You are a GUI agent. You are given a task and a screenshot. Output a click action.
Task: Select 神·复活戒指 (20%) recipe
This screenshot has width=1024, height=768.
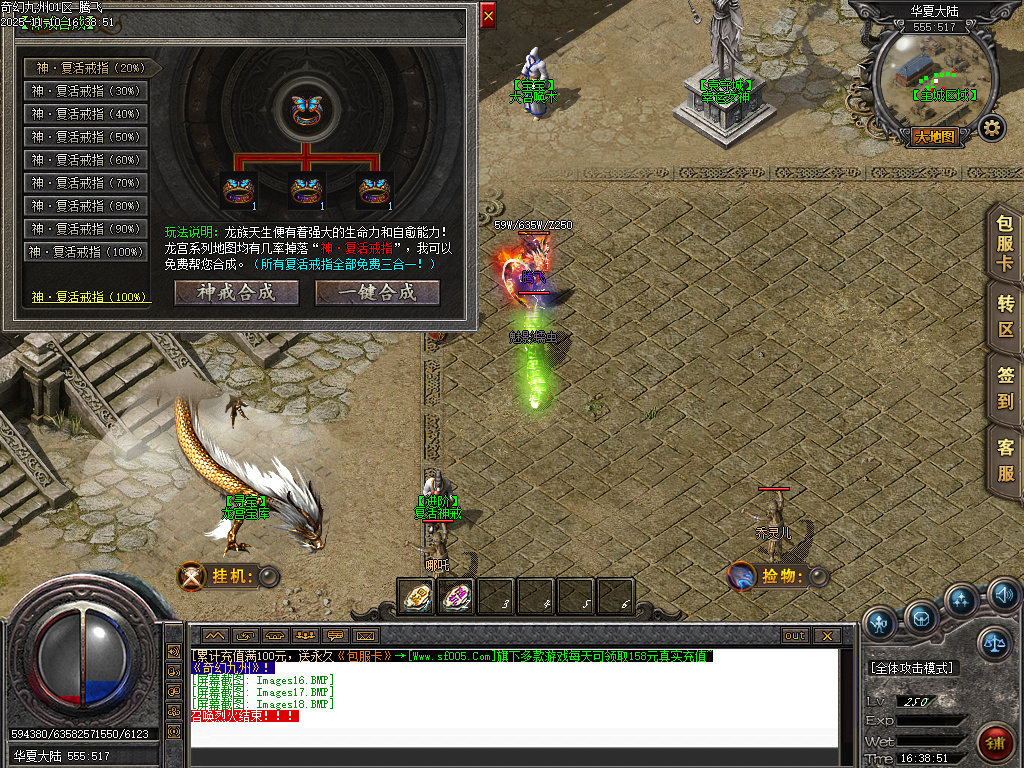[x=86, y=68]
